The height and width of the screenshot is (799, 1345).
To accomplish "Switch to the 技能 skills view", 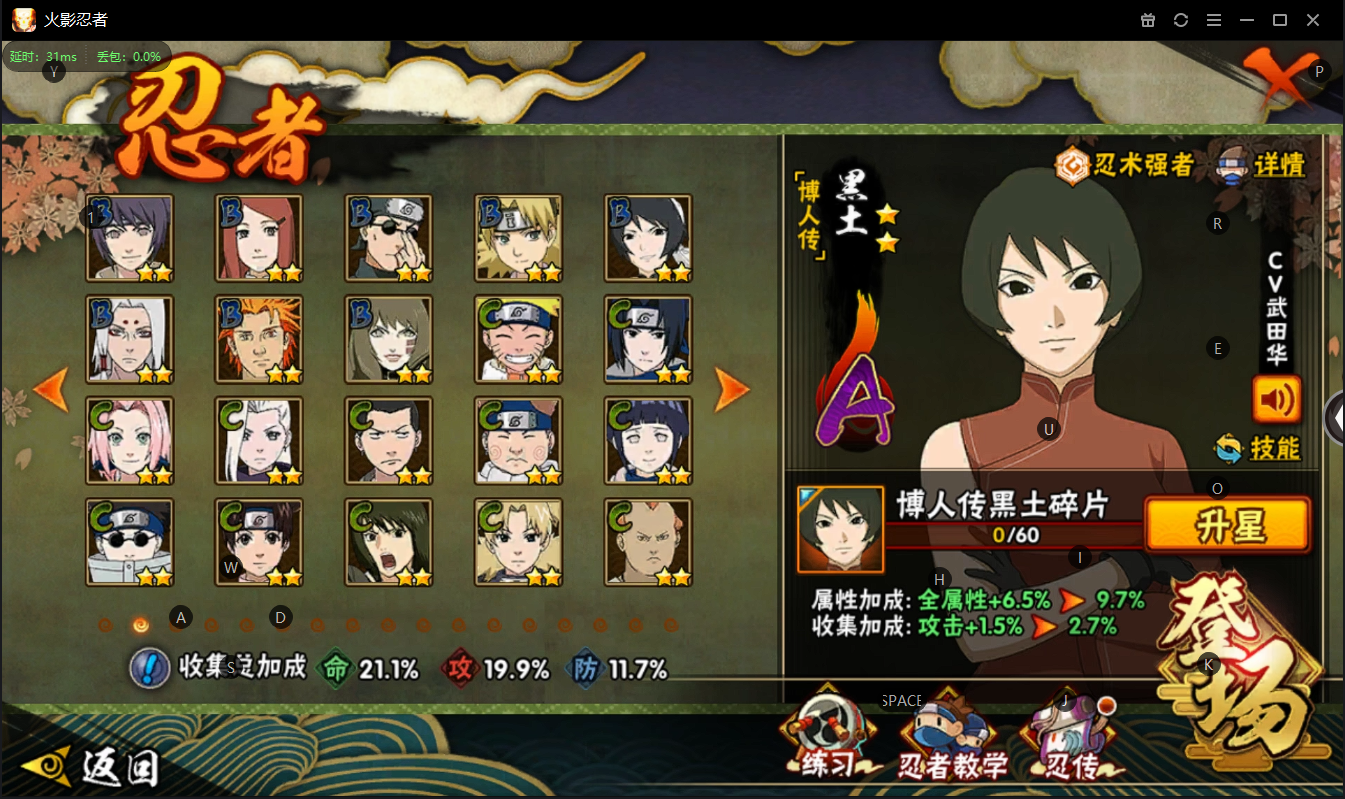I will tap(1258, 448).
